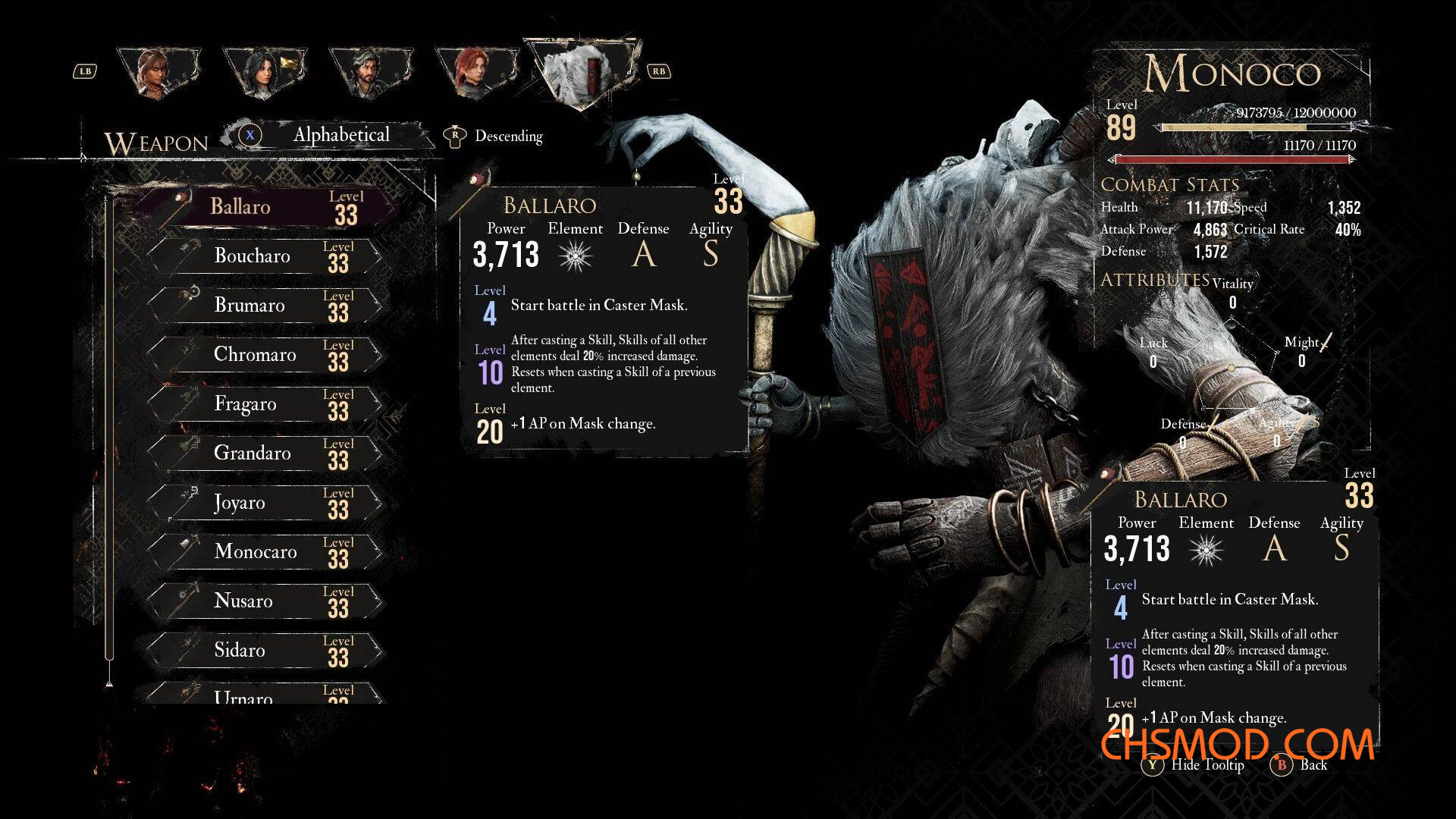Equip the Brumaro weapon
The height and width of the screenshot is (819, 1456).
pyautogui.click(x=265, y=306)
